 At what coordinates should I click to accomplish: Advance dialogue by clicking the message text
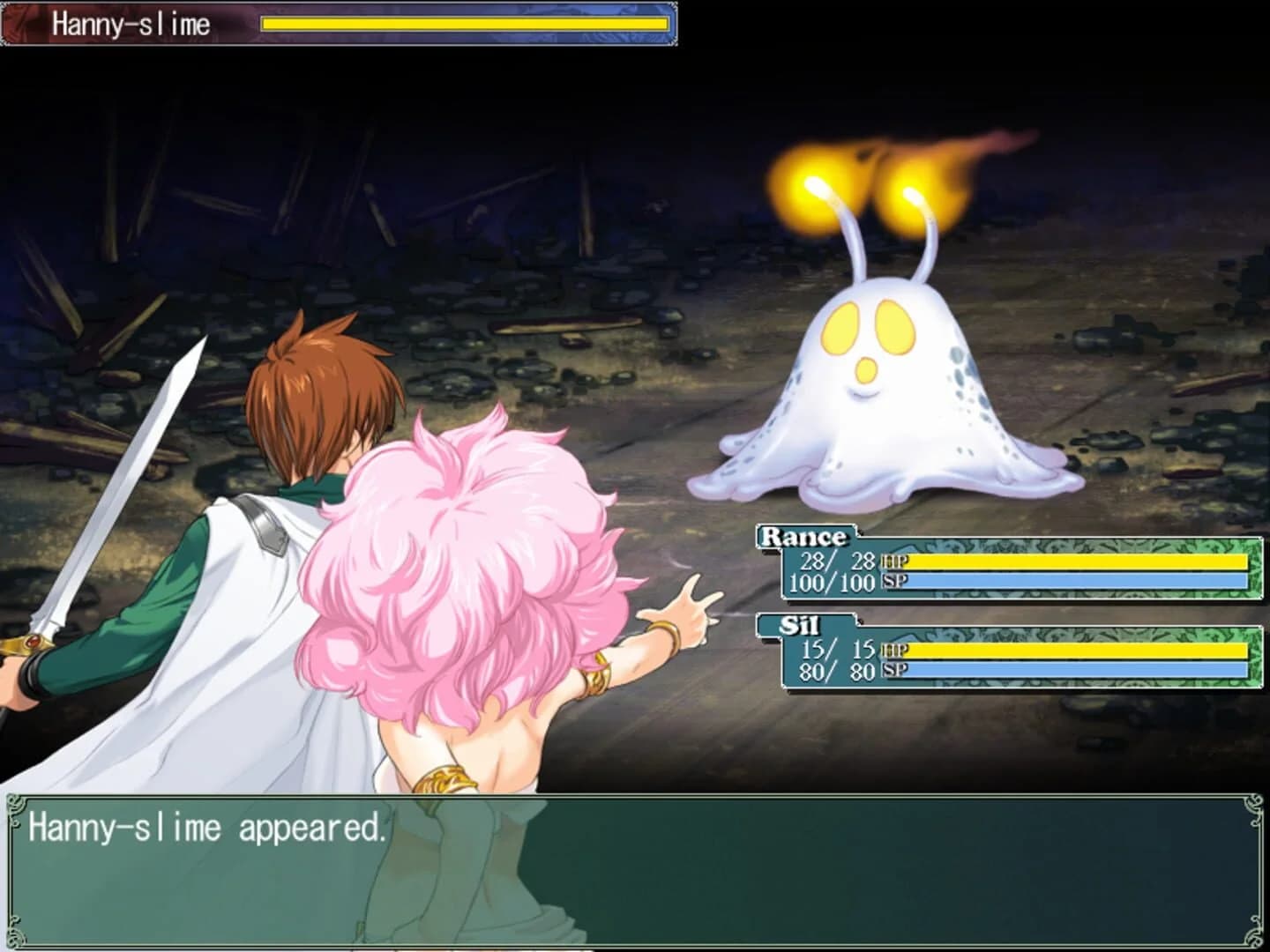point(207,829)
